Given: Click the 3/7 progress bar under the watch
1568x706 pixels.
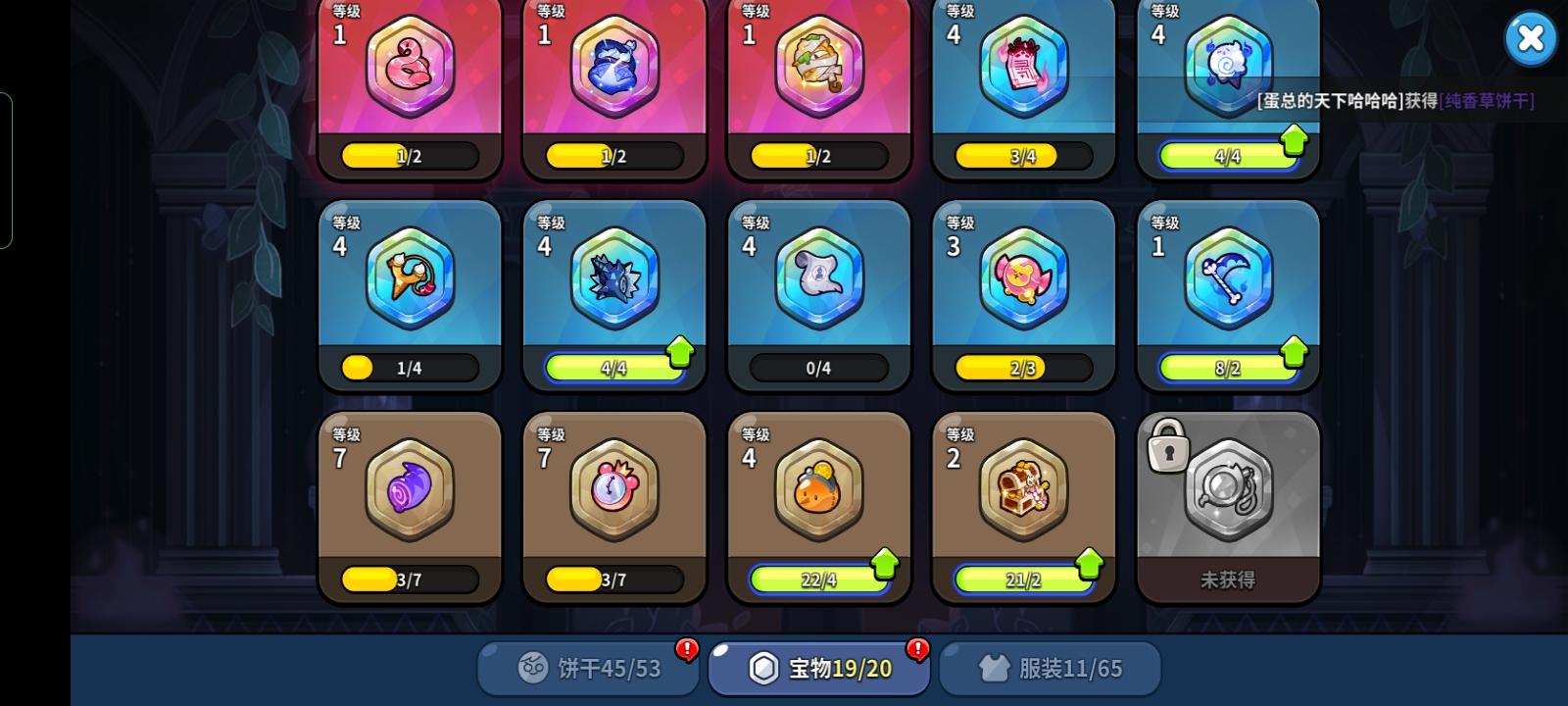Looking at the screenshot, I should 613,579.
